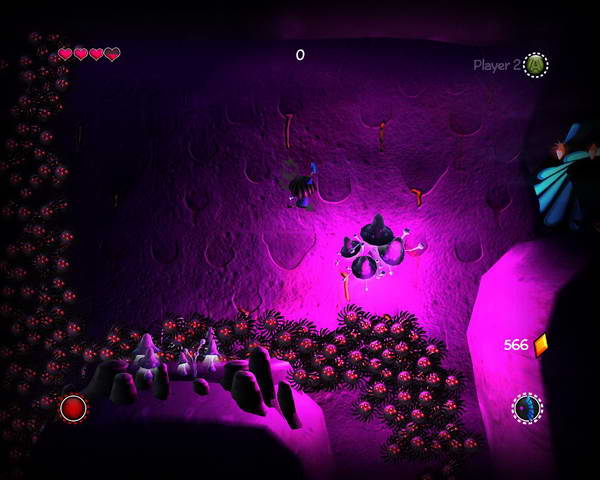Screen dimensions: 600x480
Task: Activate the red orb ability icon
Action: pyautogui.click(x=73, y=408)
